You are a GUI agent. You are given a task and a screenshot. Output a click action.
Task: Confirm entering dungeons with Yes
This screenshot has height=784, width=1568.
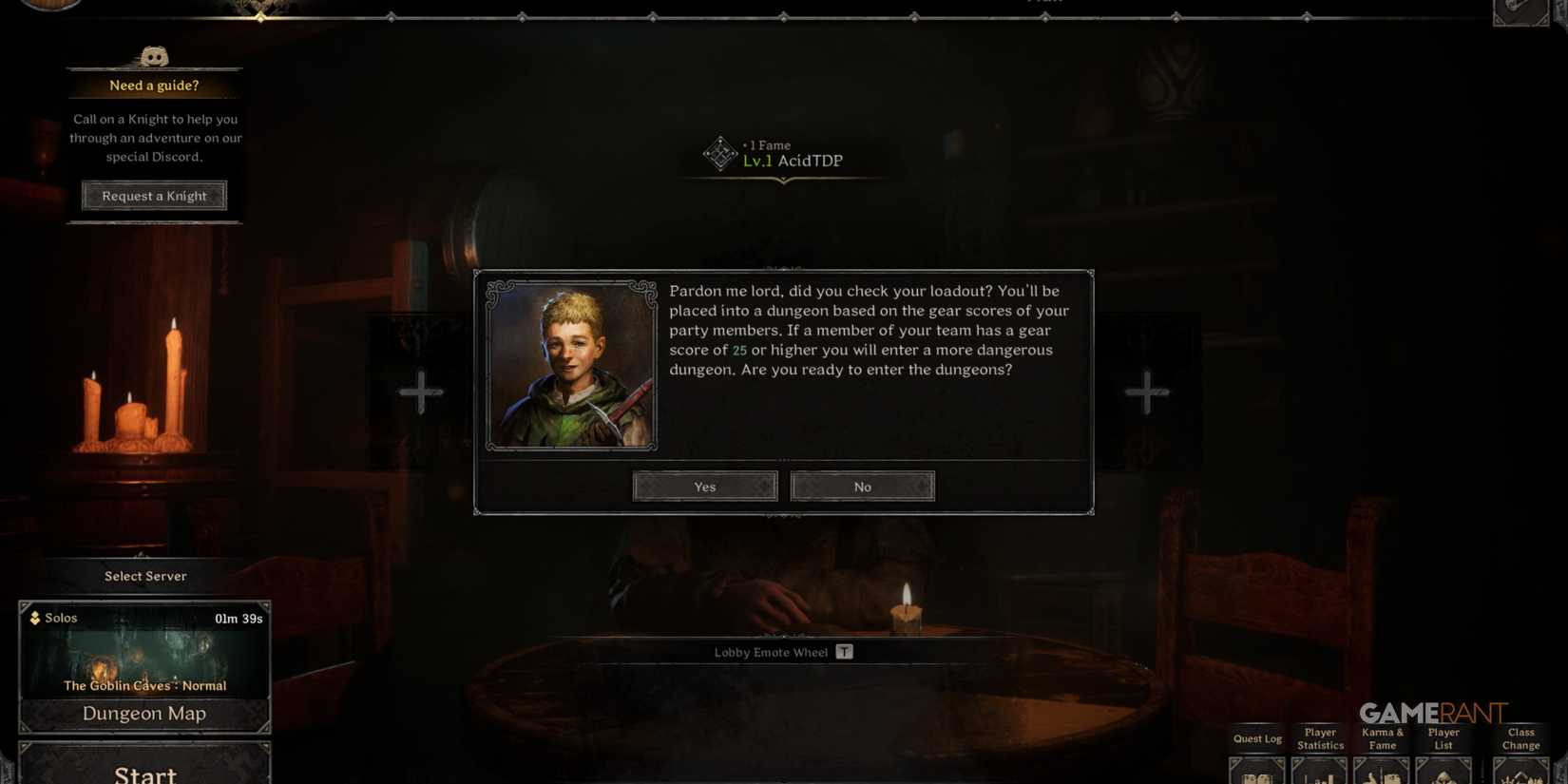click(x=704, y=486)
